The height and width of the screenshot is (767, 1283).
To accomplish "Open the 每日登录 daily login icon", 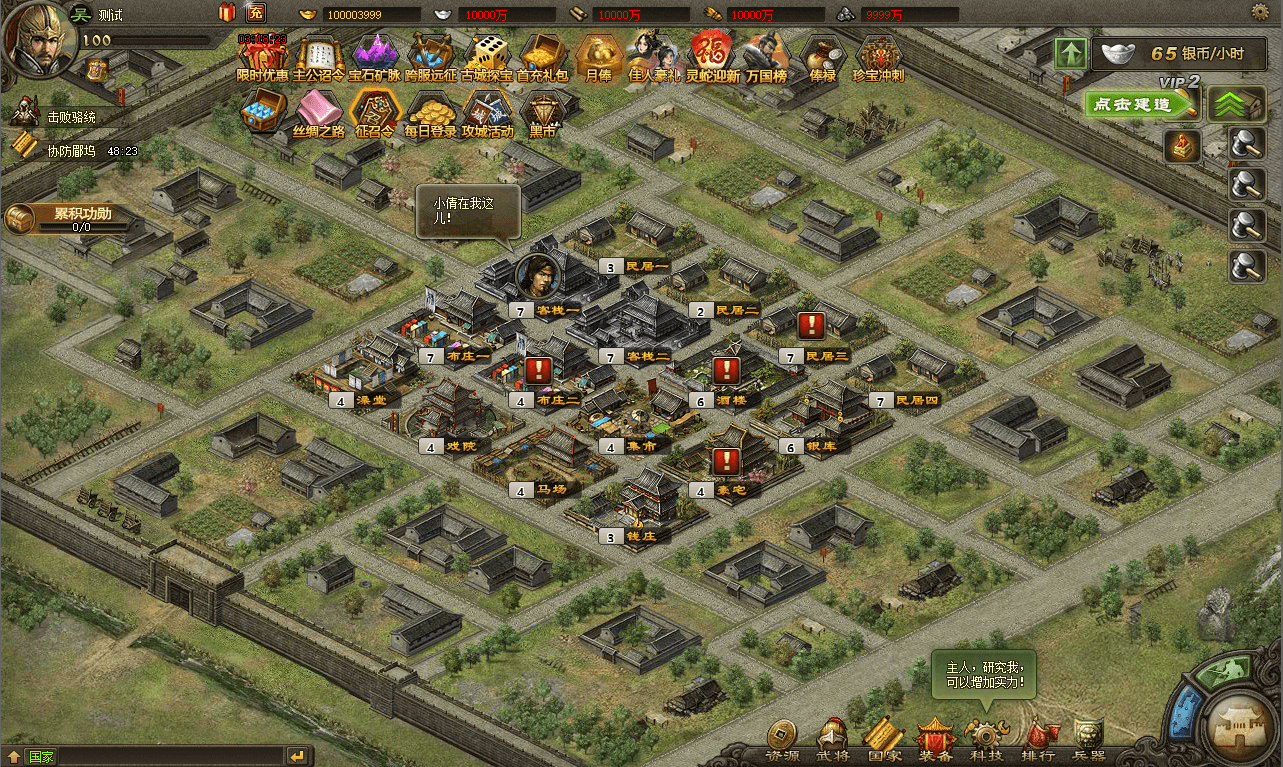I will [430, 113].
